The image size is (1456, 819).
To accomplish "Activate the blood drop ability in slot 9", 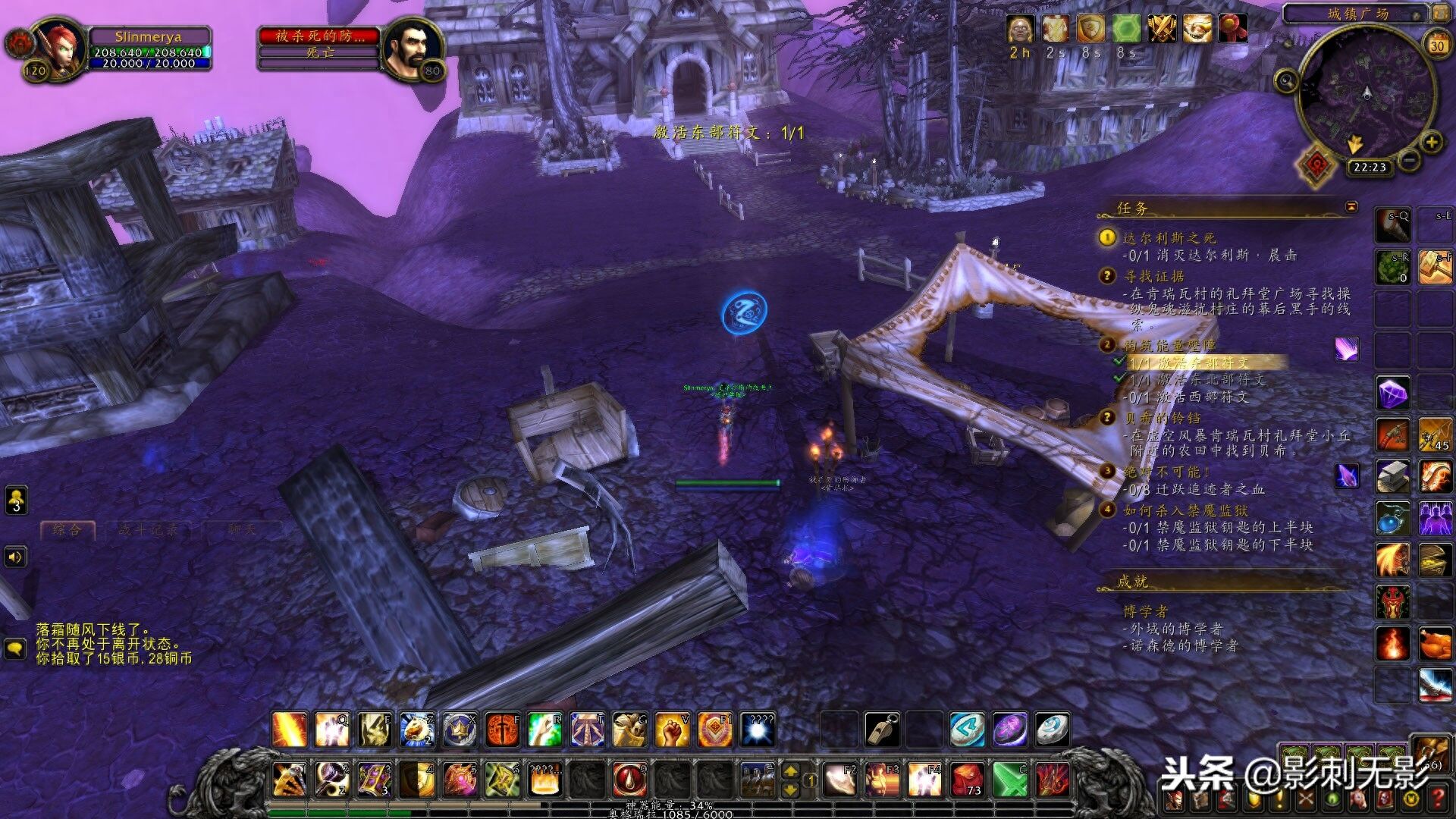I will pyautogui.click(x=629, y=780).
